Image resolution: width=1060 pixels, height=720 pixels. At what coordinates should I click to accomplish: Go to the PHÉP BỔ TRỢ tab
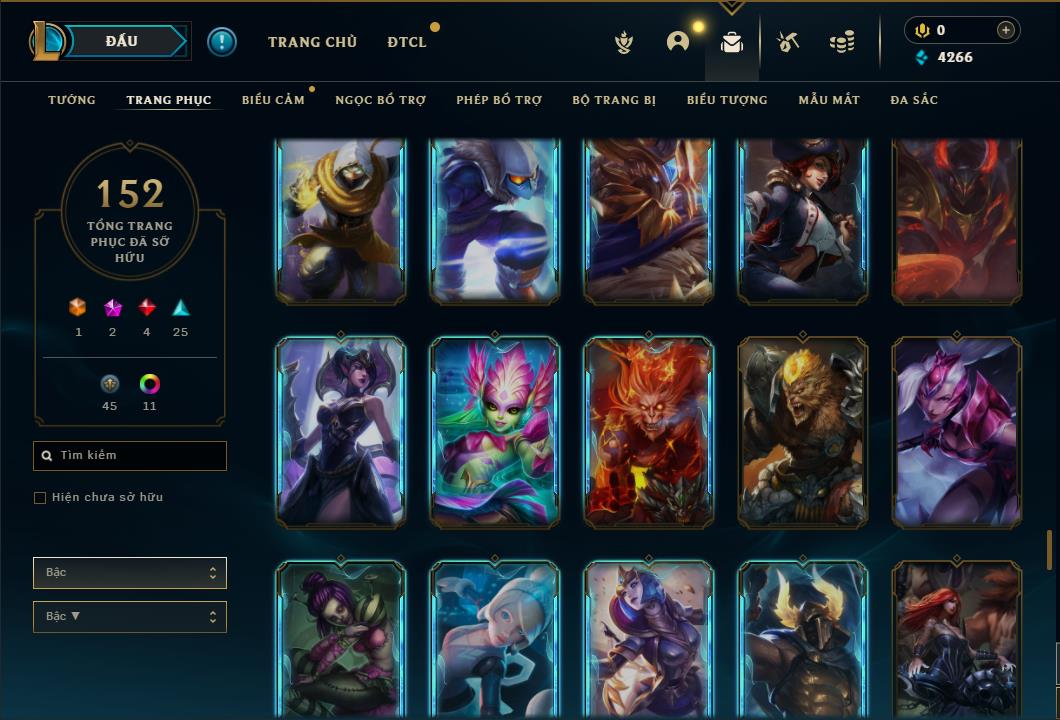click(x=499, y=100)
